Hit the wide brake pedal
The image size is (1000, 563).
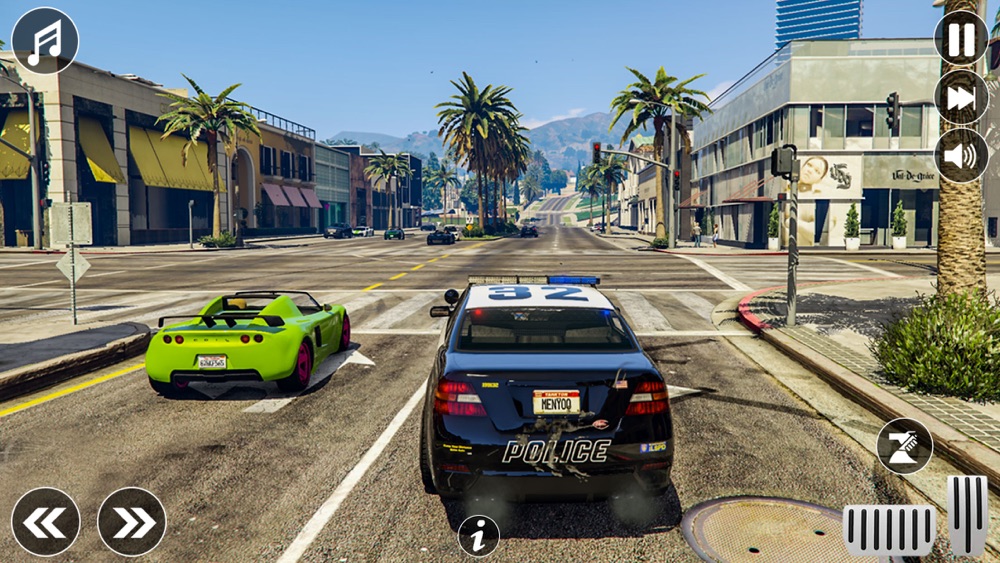889,530
